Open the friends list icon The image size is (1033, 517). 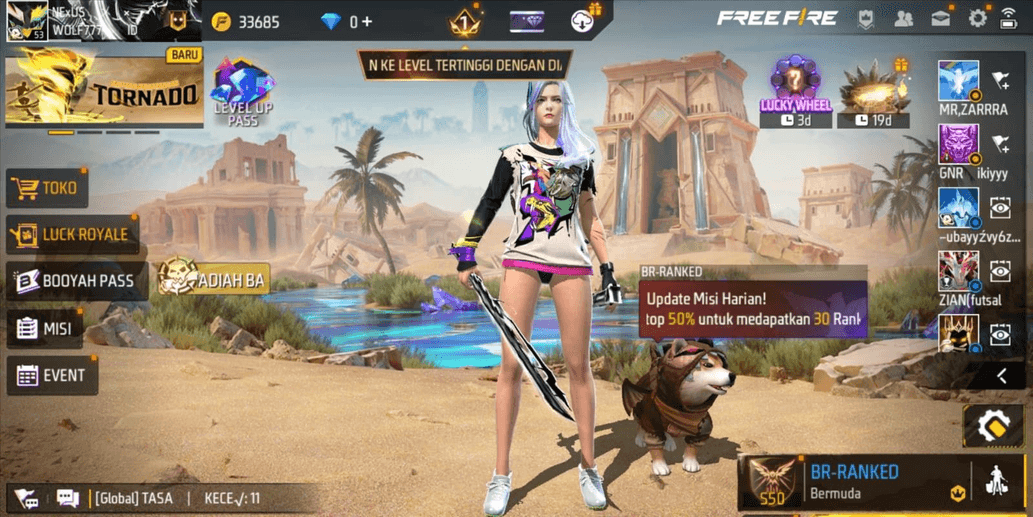904,19
